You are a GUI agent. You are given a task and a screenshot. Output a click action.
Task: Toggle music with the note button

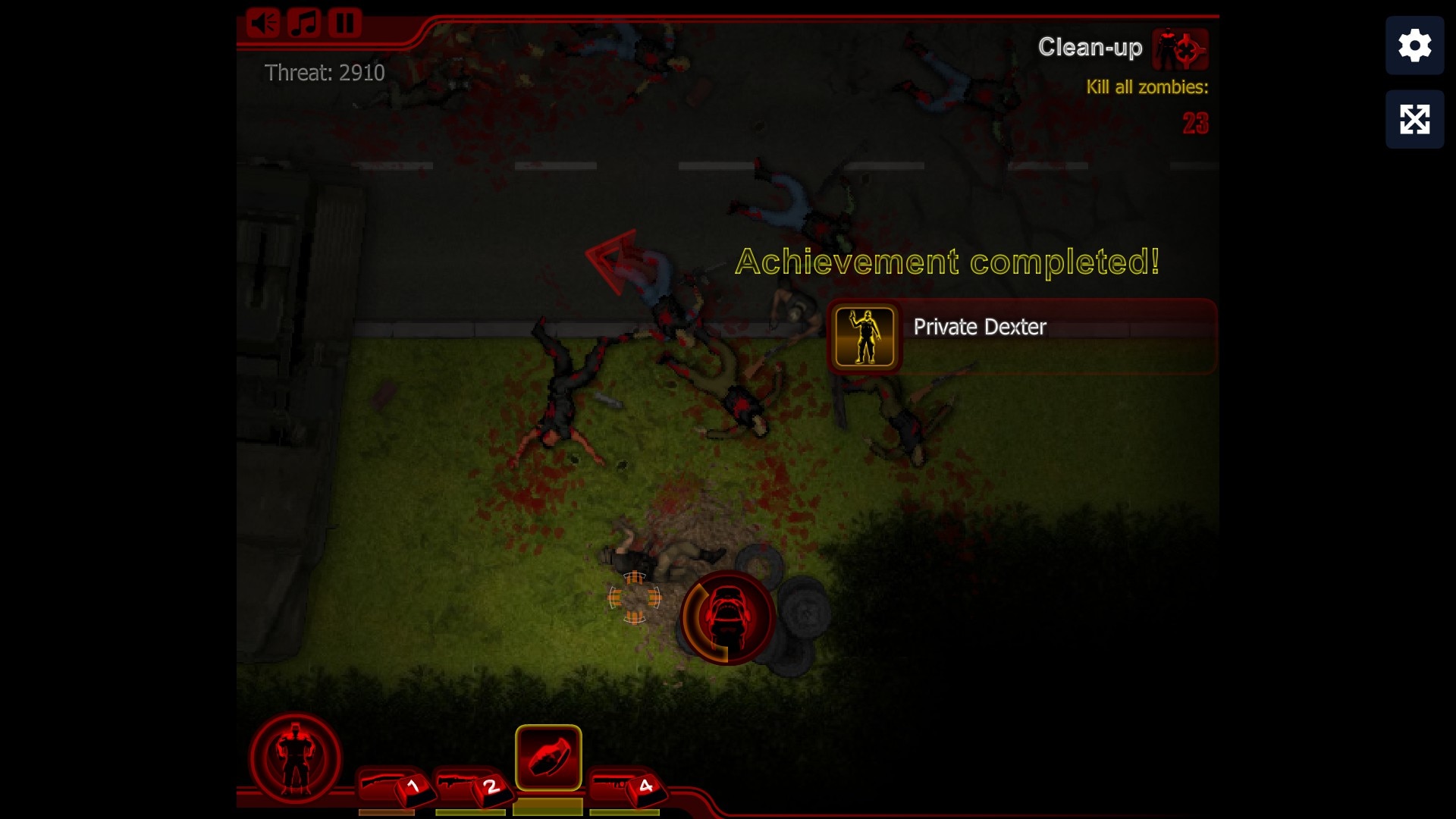304,23
